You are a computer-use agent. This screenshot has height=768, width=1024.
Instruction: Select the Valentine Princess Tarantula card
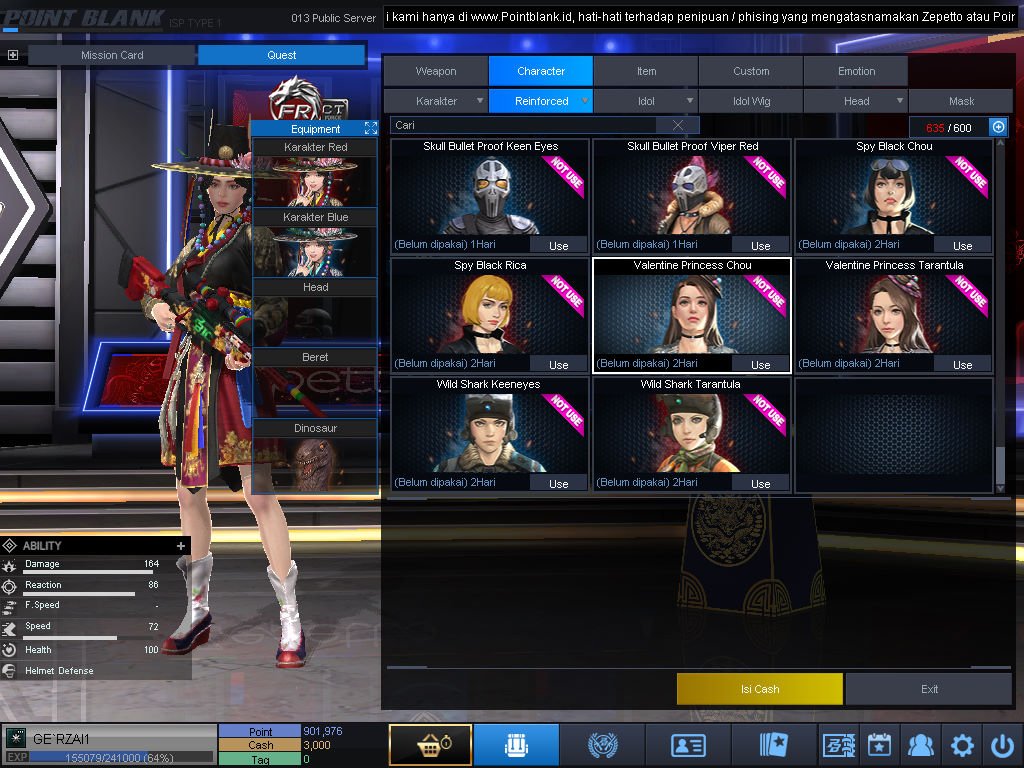(894, 316)
